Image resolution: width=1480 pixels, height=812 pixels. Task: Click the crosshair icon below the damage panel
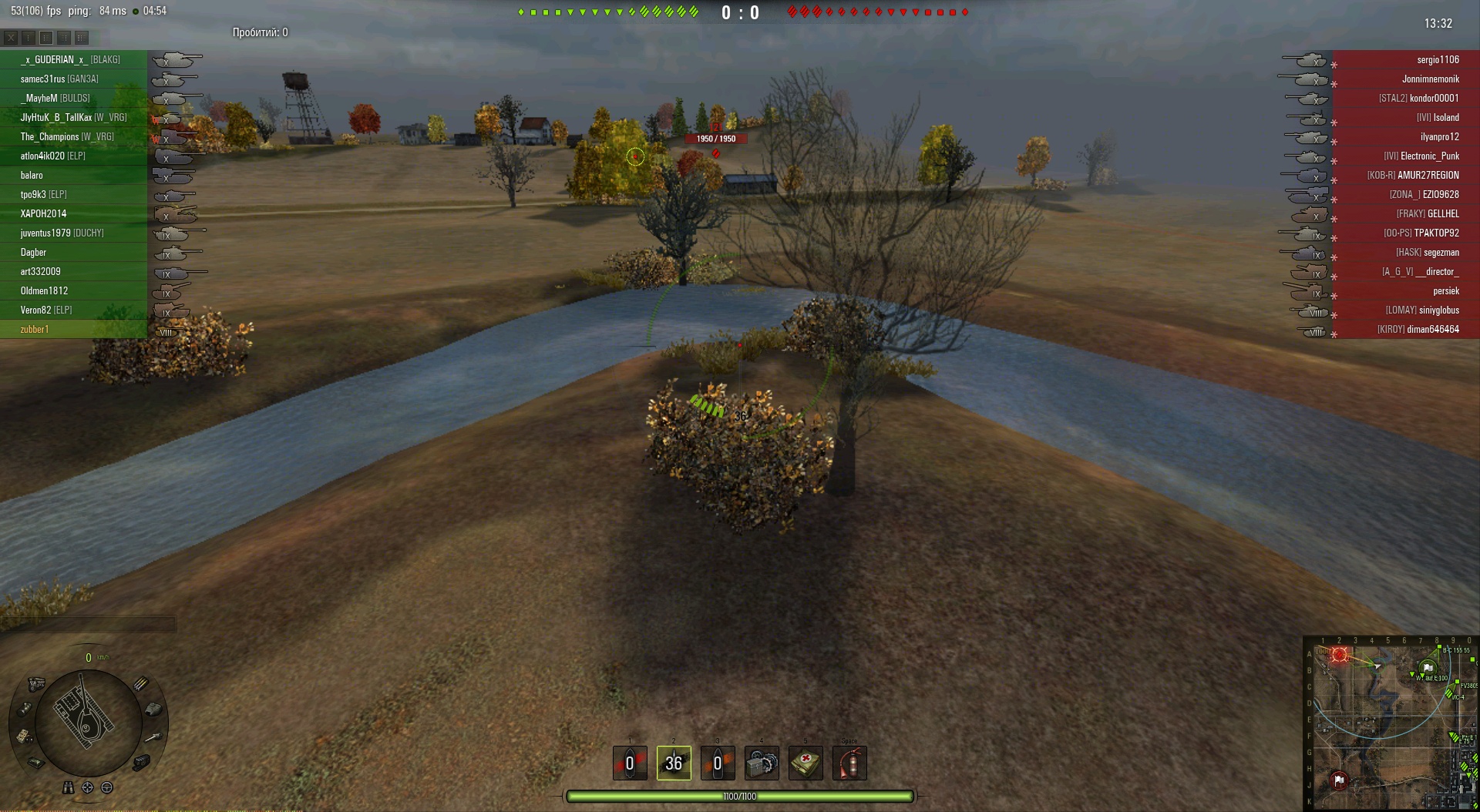click(x=88, y=787)
